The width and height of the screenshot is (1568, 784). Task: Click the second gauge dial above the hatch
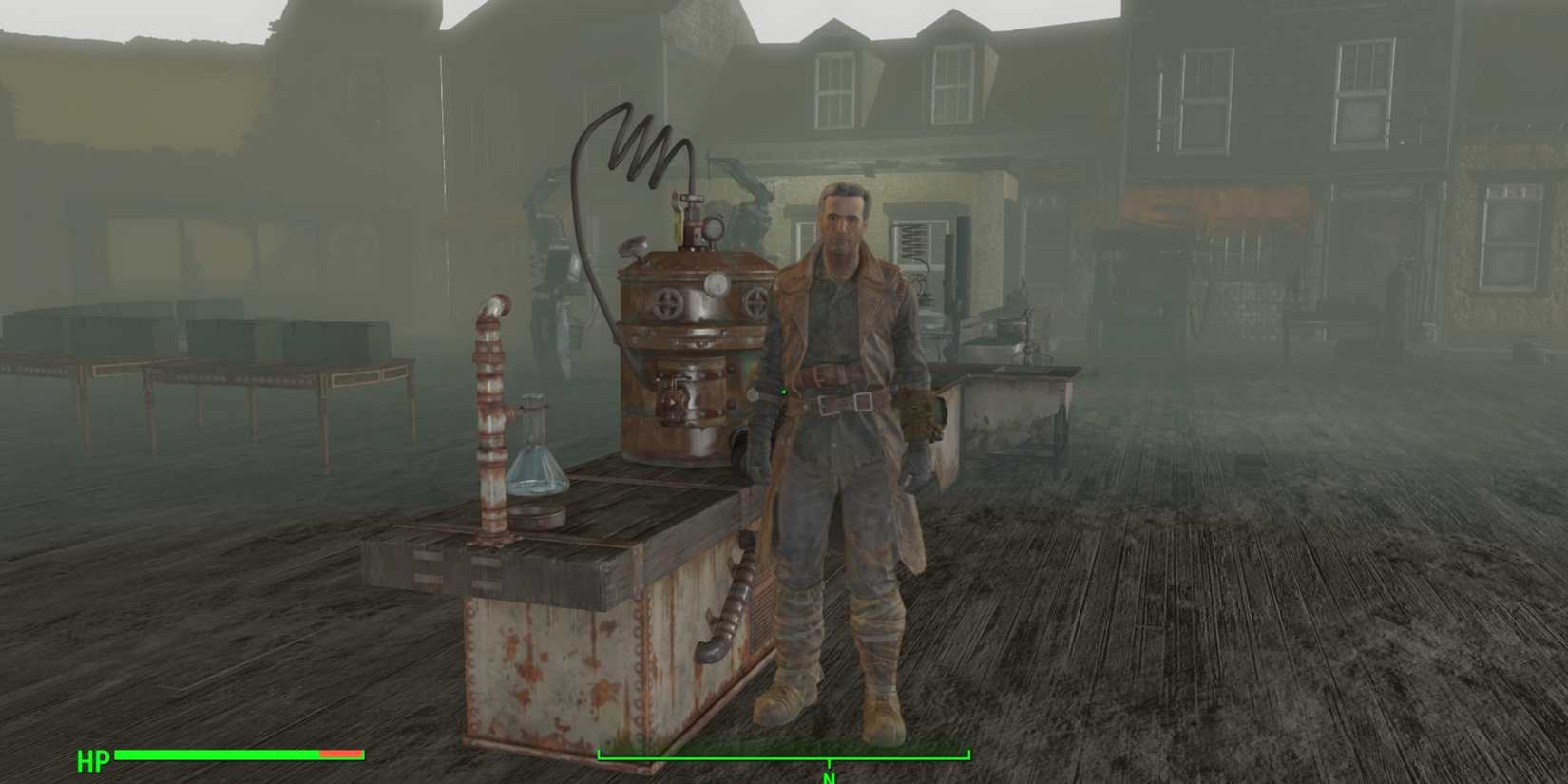[x=715, y=282]
